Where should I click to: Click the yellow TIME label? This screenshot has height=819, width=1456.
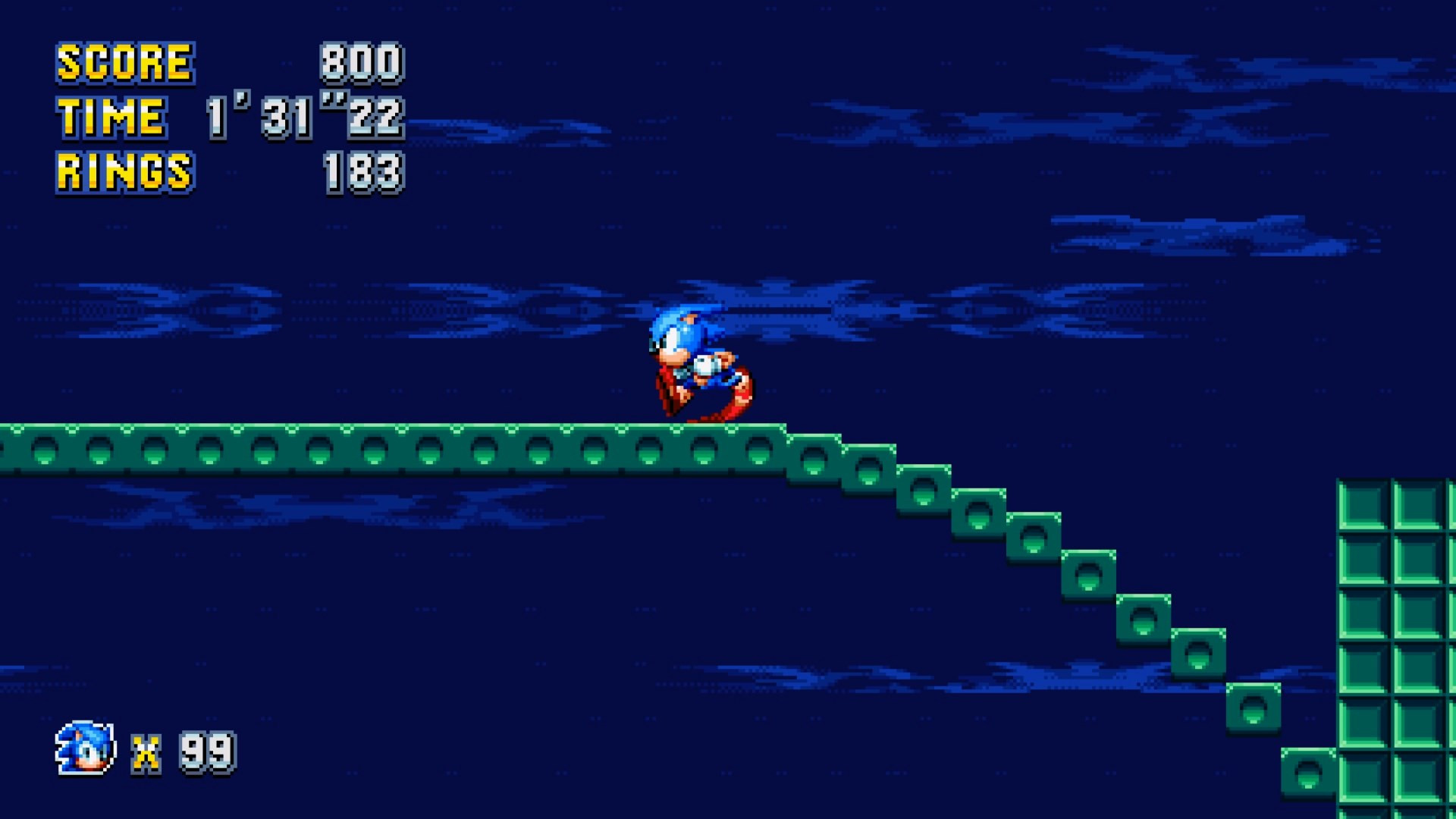pyautogui.click(x=111, y=118)
